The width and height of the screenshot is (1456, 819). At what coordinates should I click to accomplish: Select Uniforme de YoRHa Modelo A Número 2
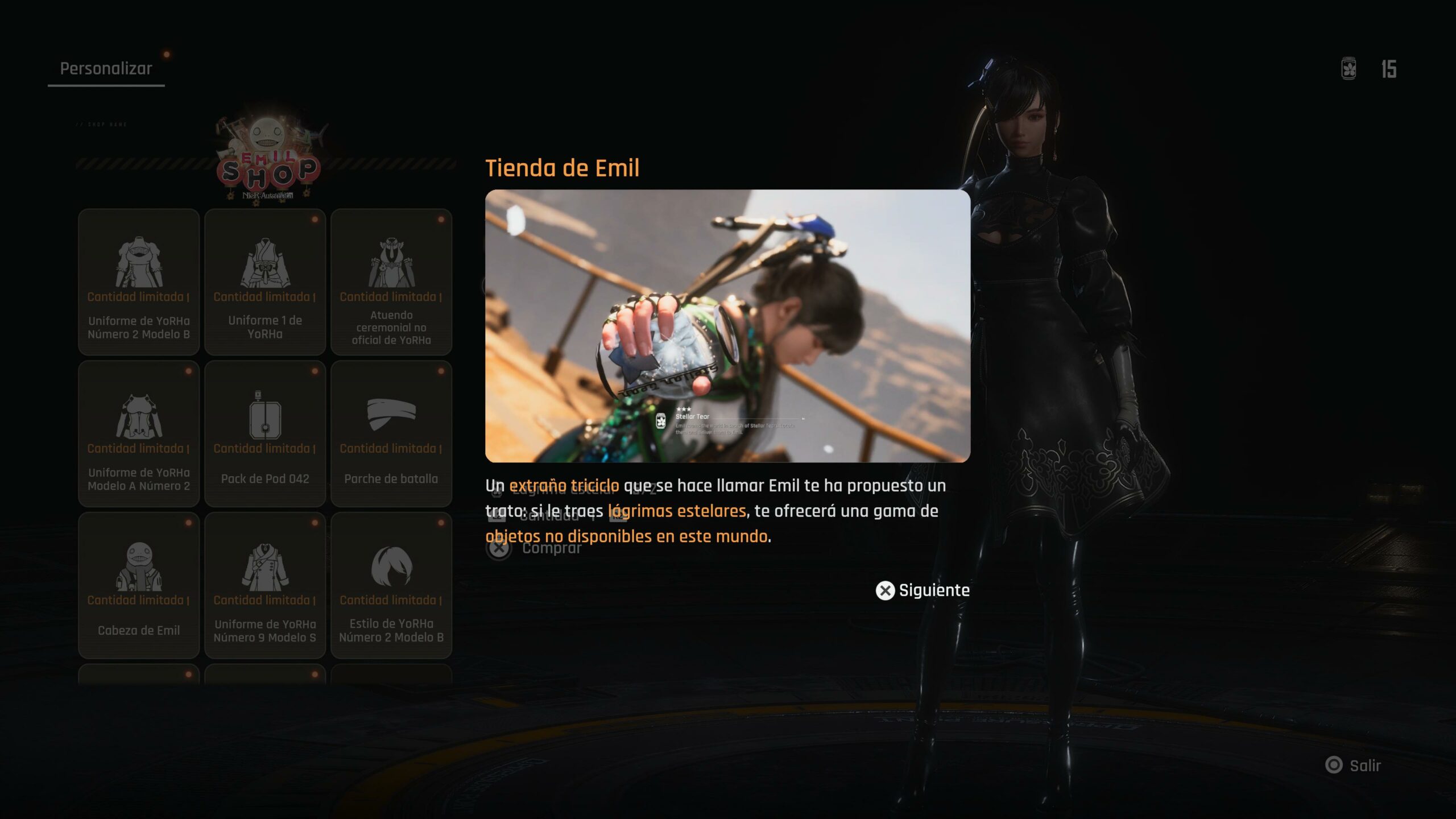point(139,433)
